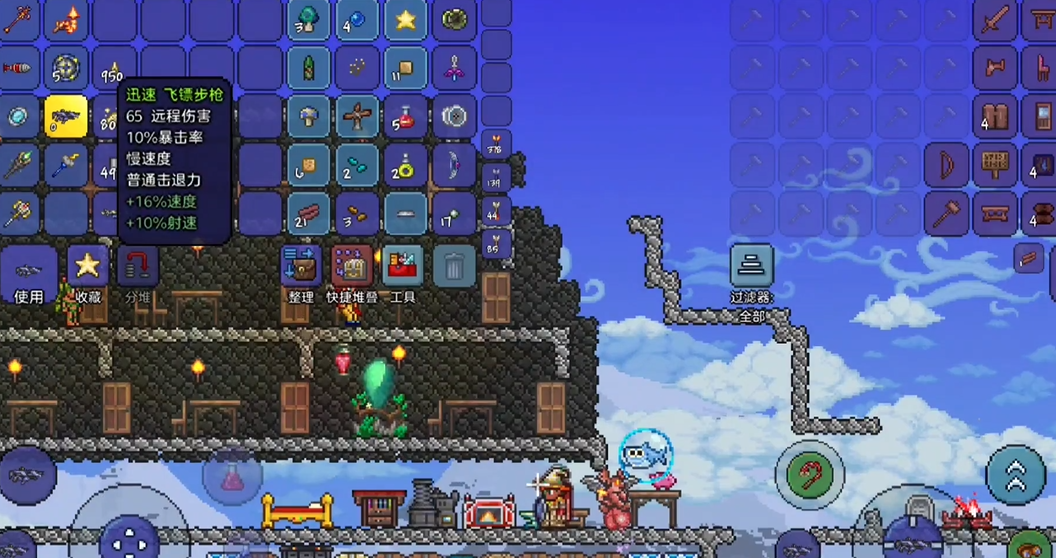Choose the blue gel slot with count 4
Viewport: 1056px width, 558px height.
click(x=357, y=20)
